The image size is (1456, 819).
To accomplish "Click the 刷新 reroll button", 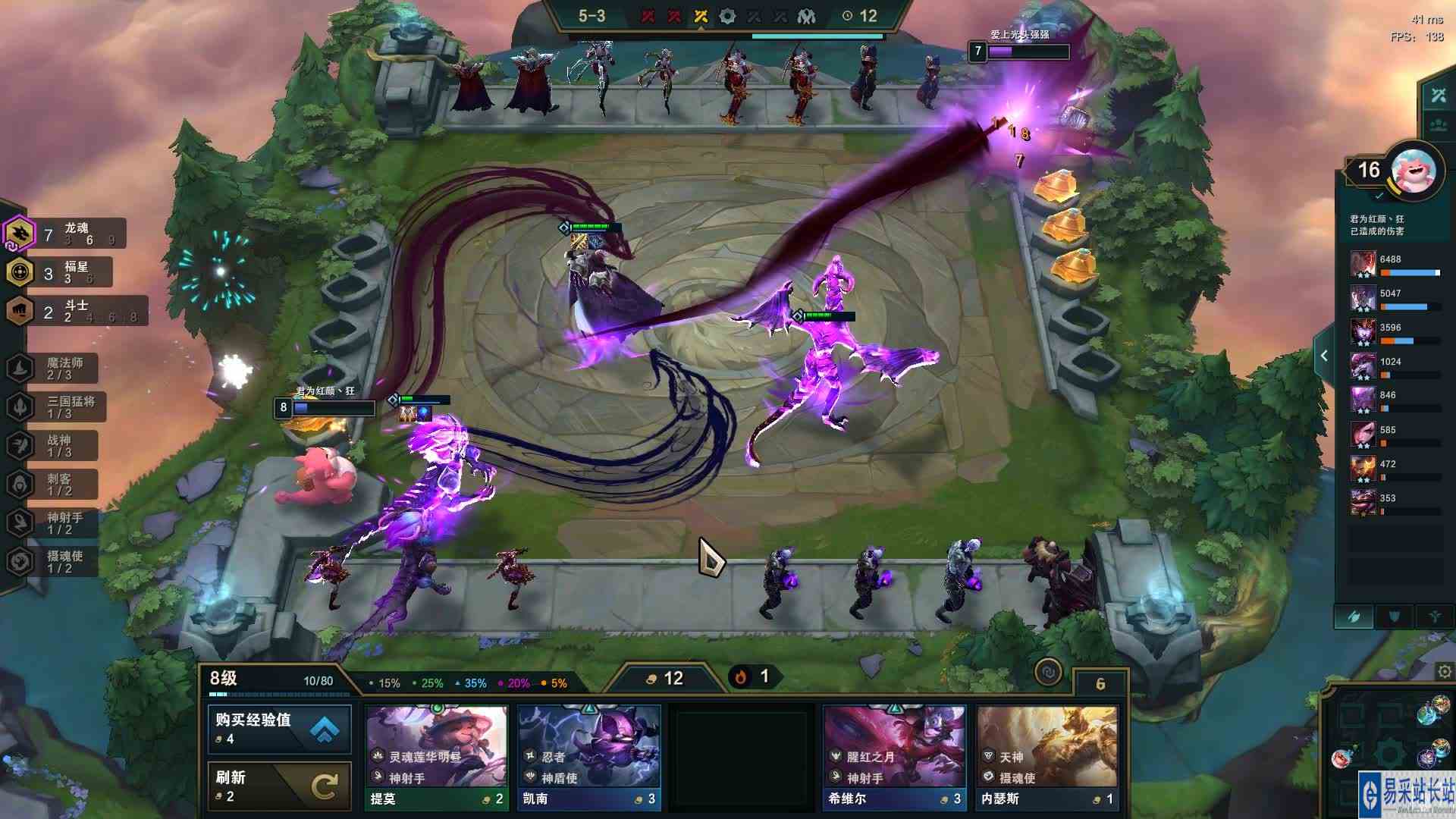I will click(277, 783).
